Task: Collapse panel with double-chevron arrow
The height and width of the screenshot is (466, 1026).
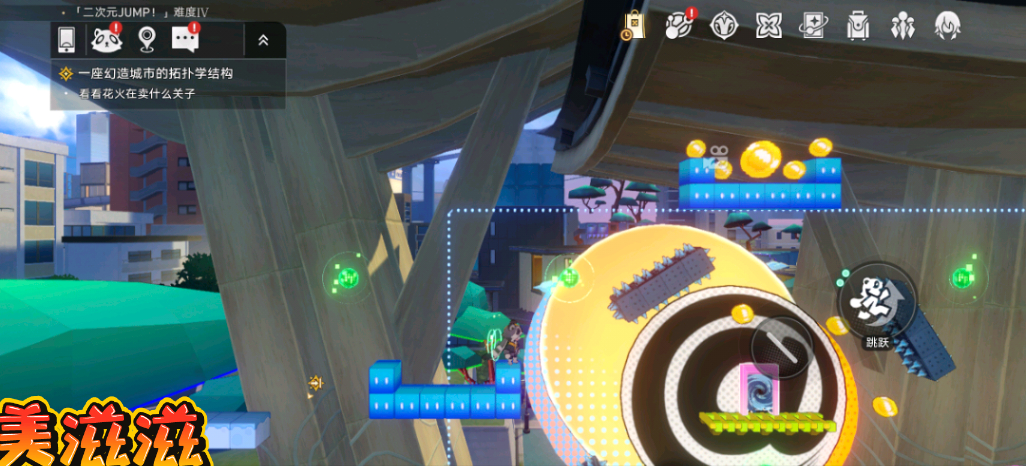Action: (263, 40)
